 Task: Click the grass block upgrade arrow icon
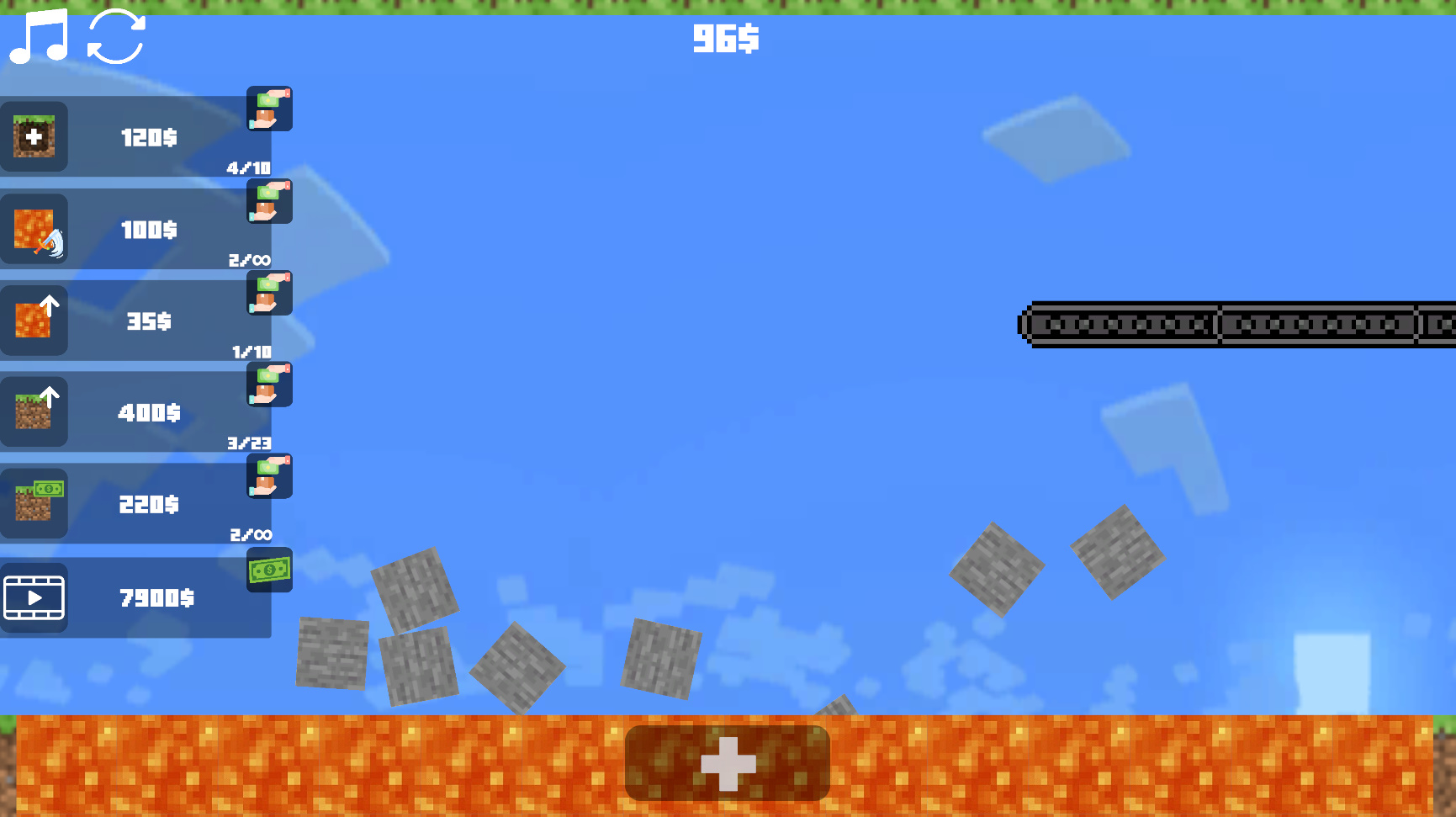click(34, 412)
